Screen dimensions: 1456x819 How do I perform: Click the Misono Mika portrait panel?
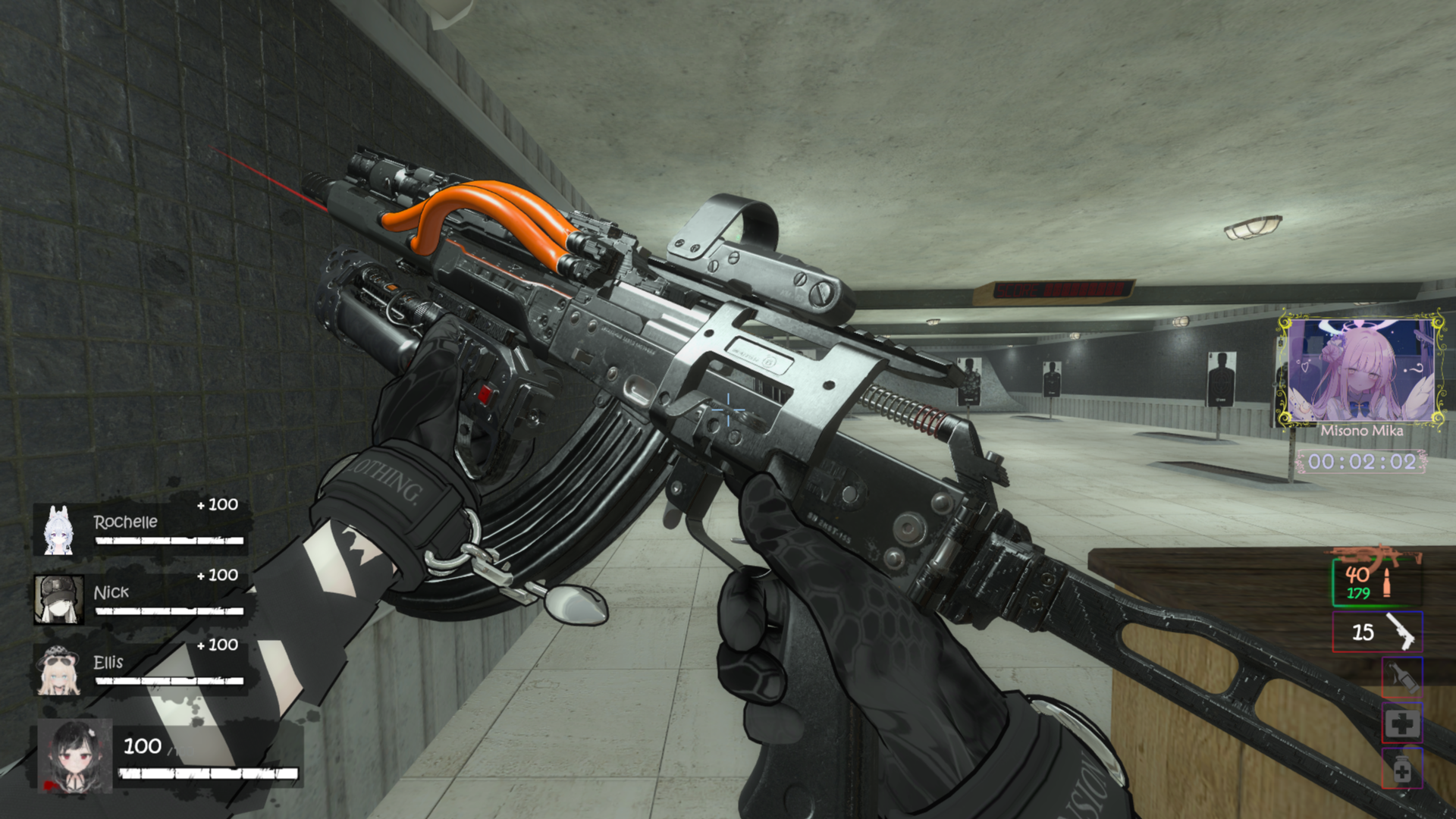tap(1361, 371)
